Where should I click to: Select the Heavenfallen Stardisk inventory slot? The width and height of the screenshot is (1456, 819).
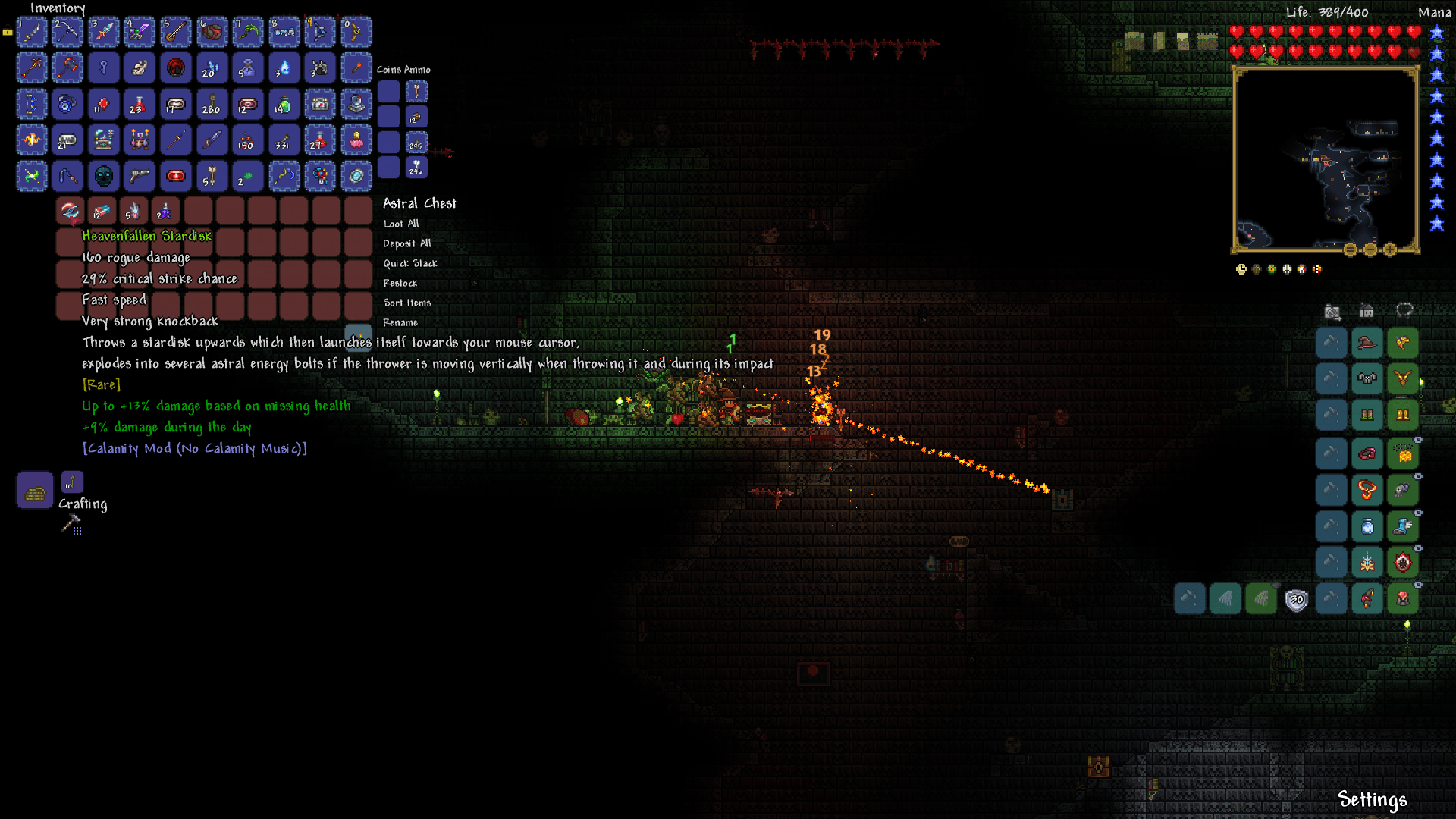pyautogui.click(x=69, y=211)
